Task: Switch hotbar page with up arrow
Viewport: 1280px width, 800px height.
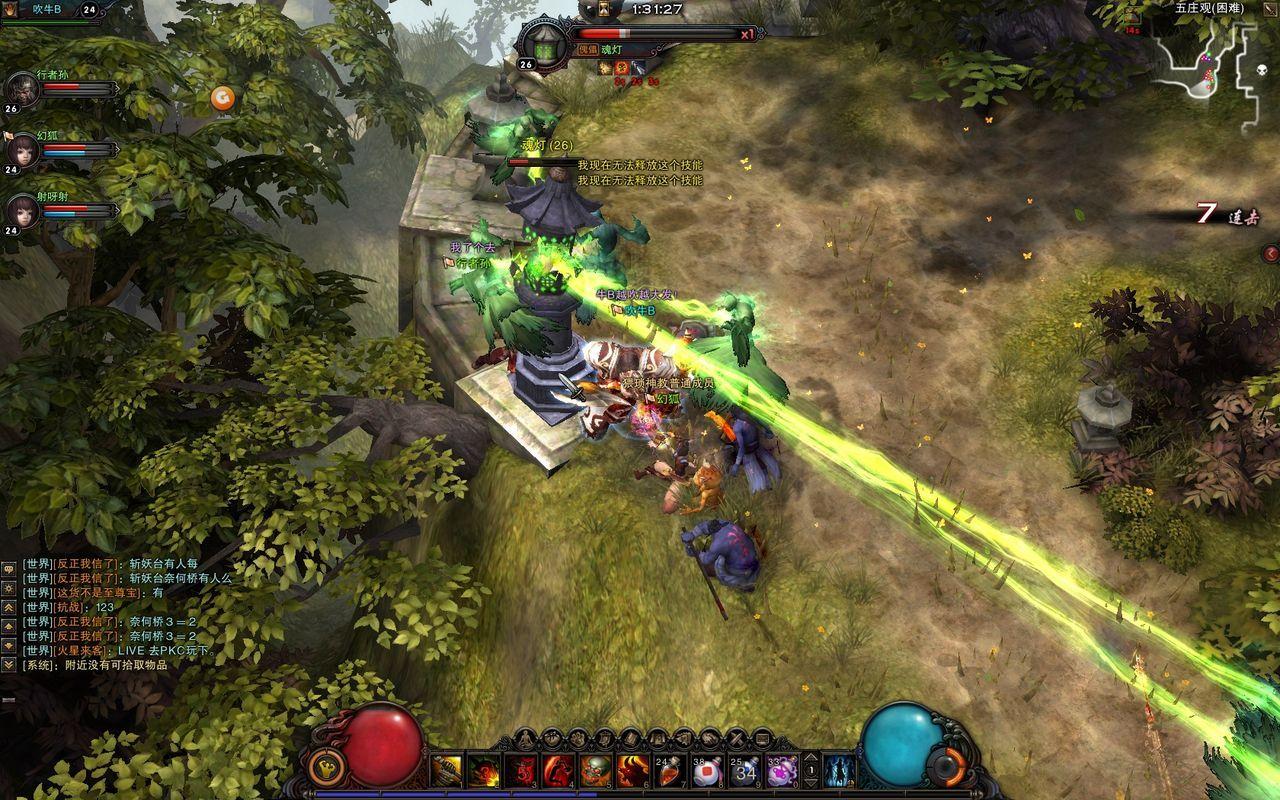Action: click(x=811, y=758)
